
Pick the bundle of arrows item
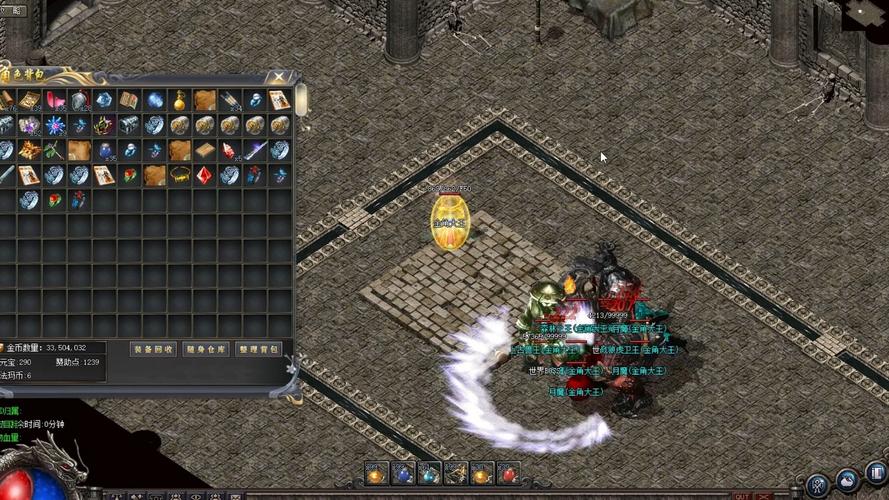click(x=230, y=100)
